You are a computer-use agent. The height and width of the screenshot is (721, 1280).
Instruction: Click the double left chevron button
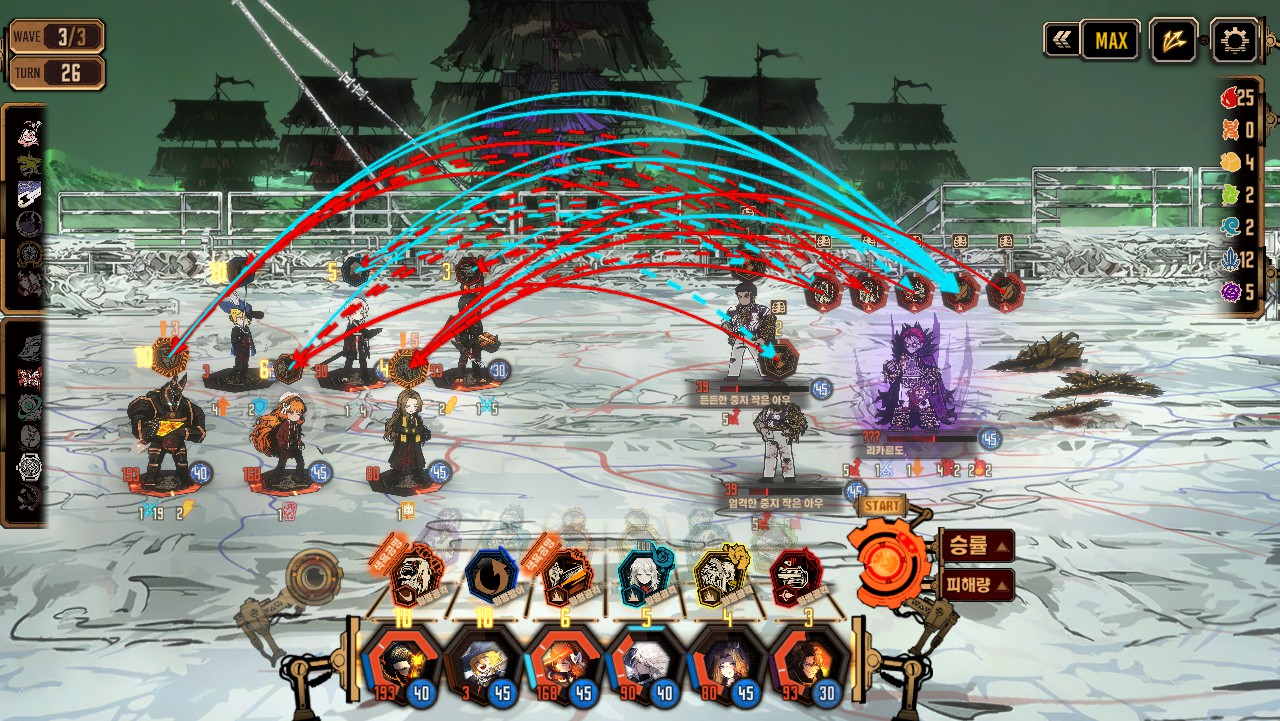(x=1059, y=41)
